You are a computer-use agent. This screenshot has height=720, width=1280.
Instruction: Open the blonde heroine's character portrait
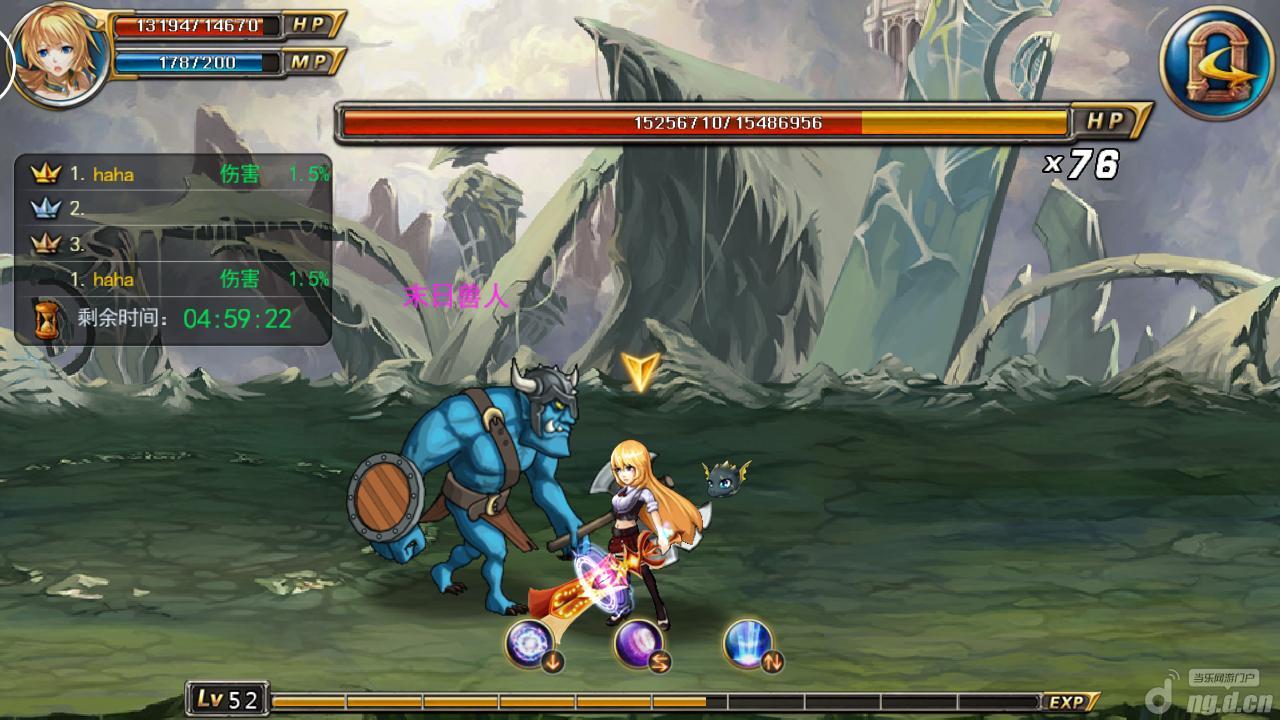60,55
